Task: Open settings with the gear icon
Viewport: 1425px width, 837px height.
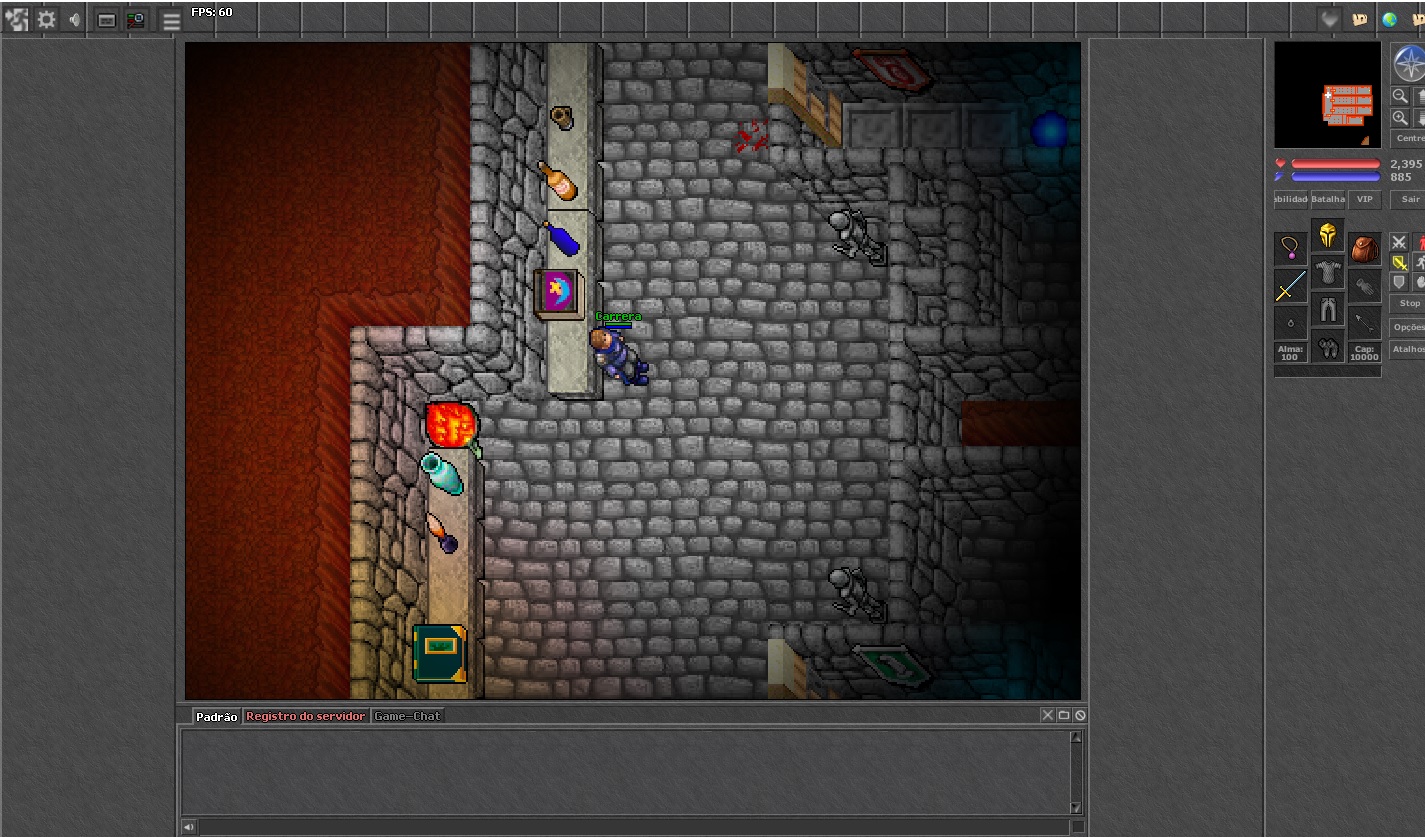Action: [46, 19]
